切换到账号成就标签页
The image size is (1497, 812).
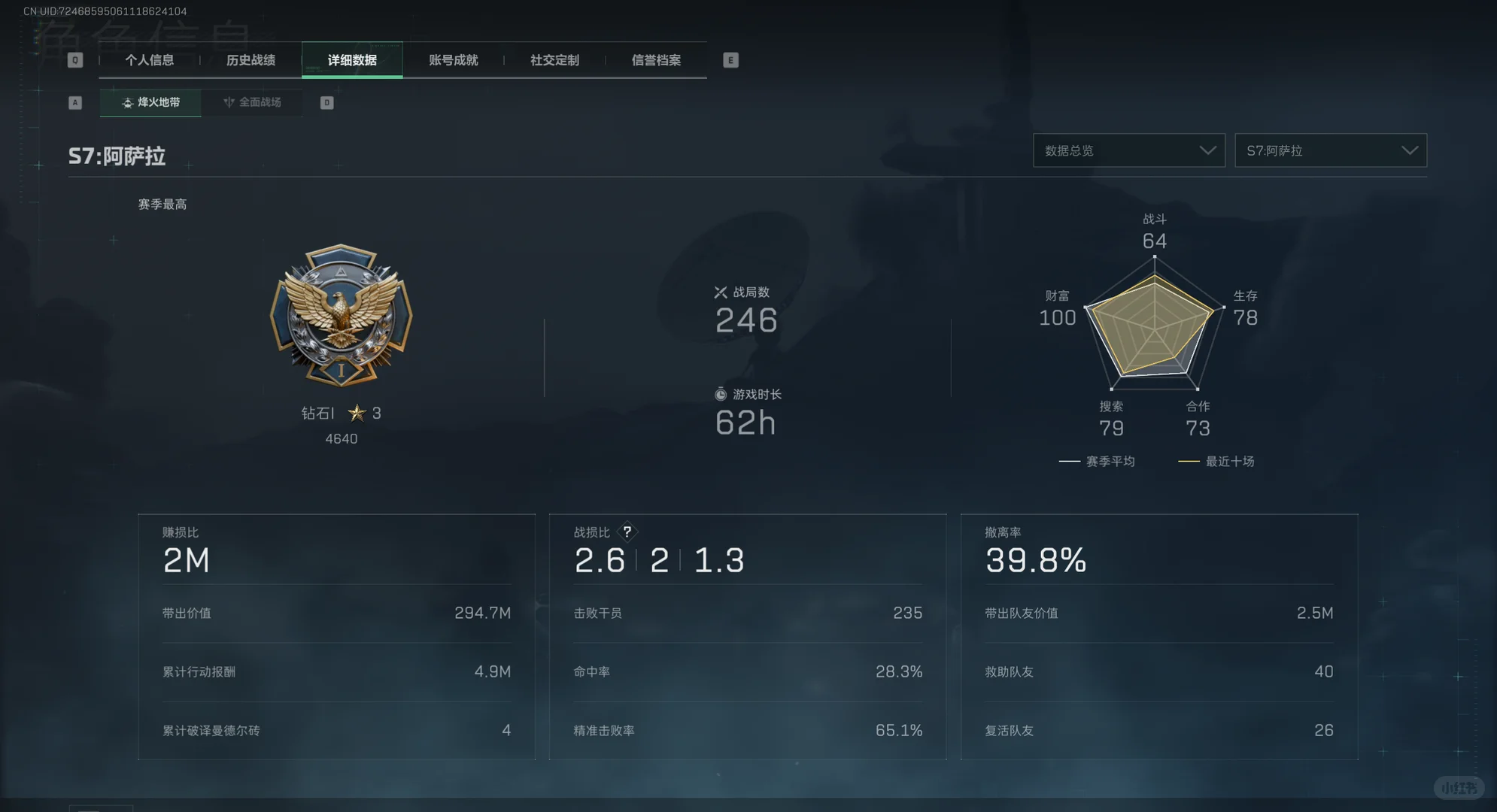coord(453,60)
